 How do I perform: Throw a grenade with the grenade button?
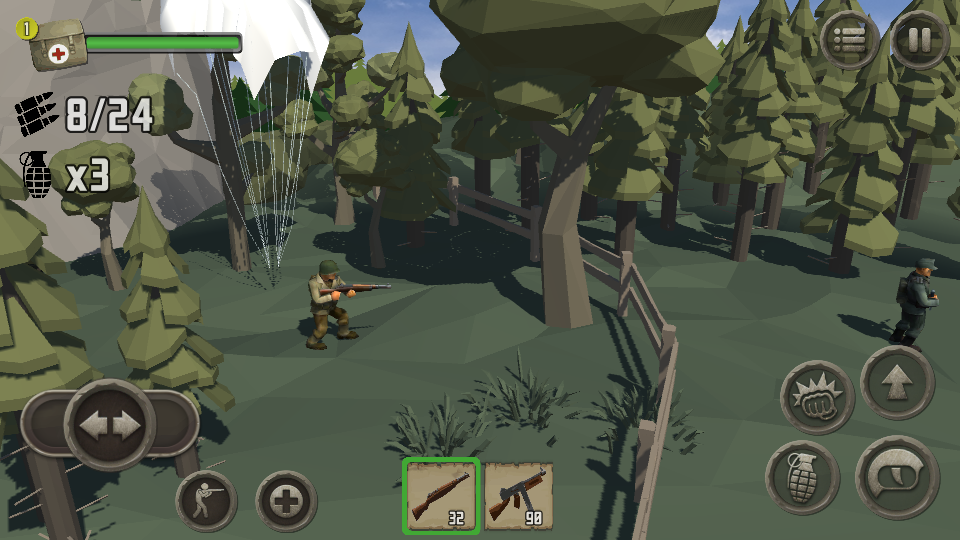click(802, 478)
